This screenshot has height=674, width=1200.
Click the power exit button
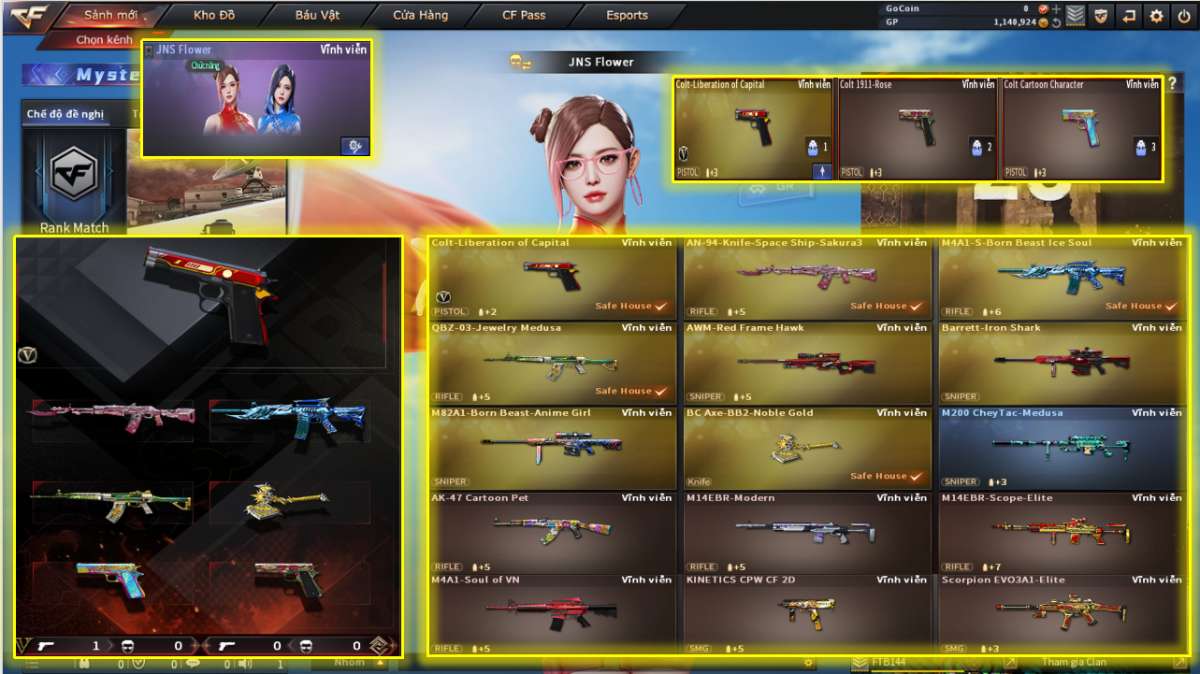(x=1184, y=16)
